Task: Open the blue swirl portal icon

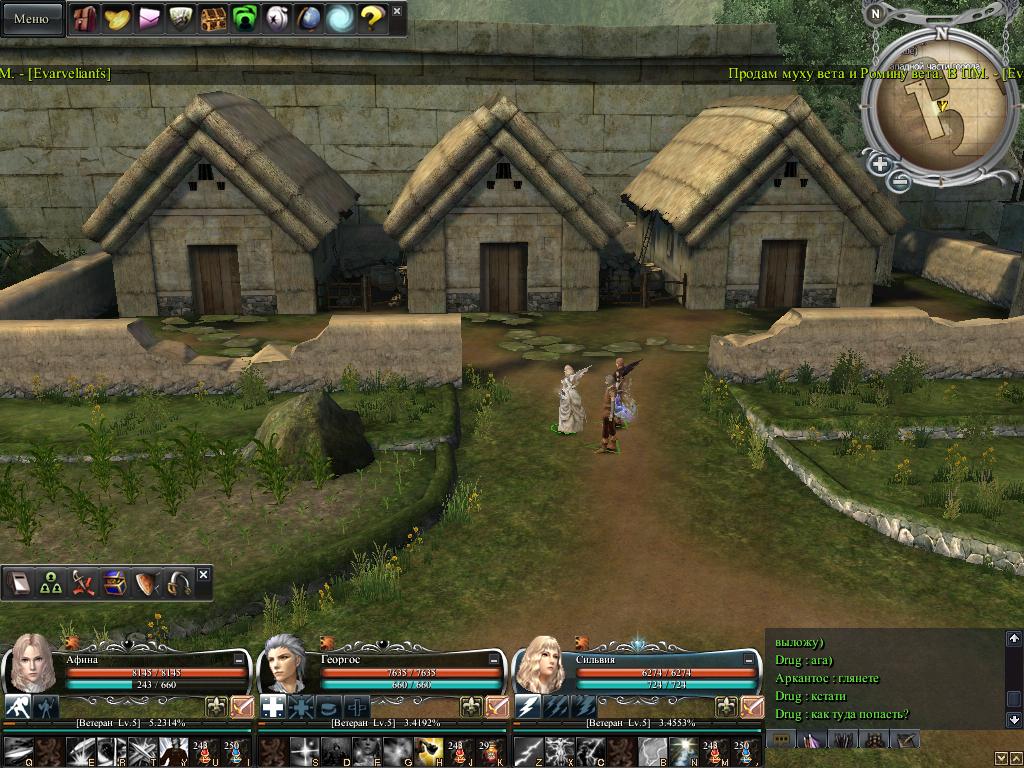Action: click(340, 18)
